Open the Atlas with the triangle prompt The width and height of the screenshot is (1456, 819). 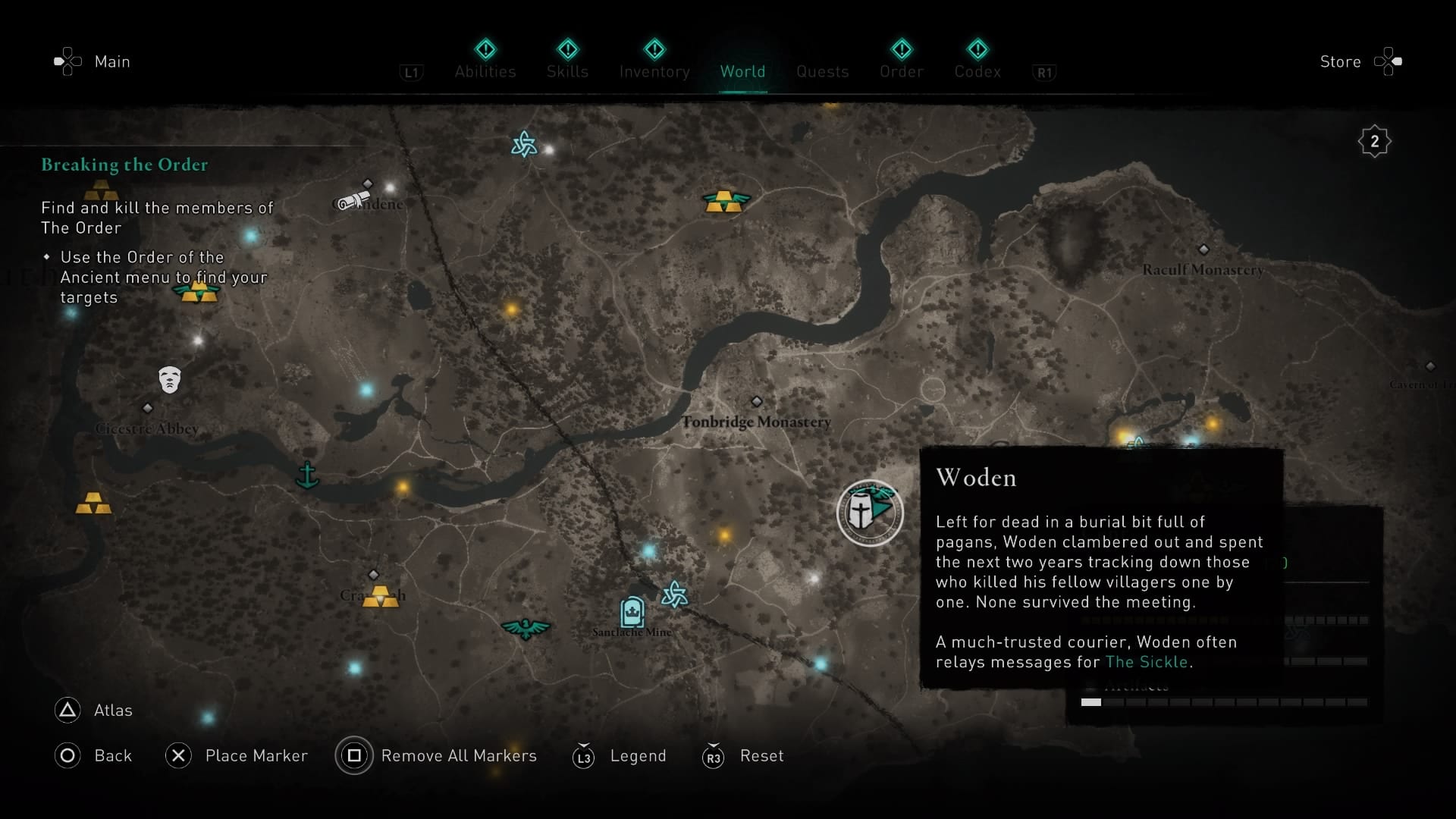tap(67, 711)
